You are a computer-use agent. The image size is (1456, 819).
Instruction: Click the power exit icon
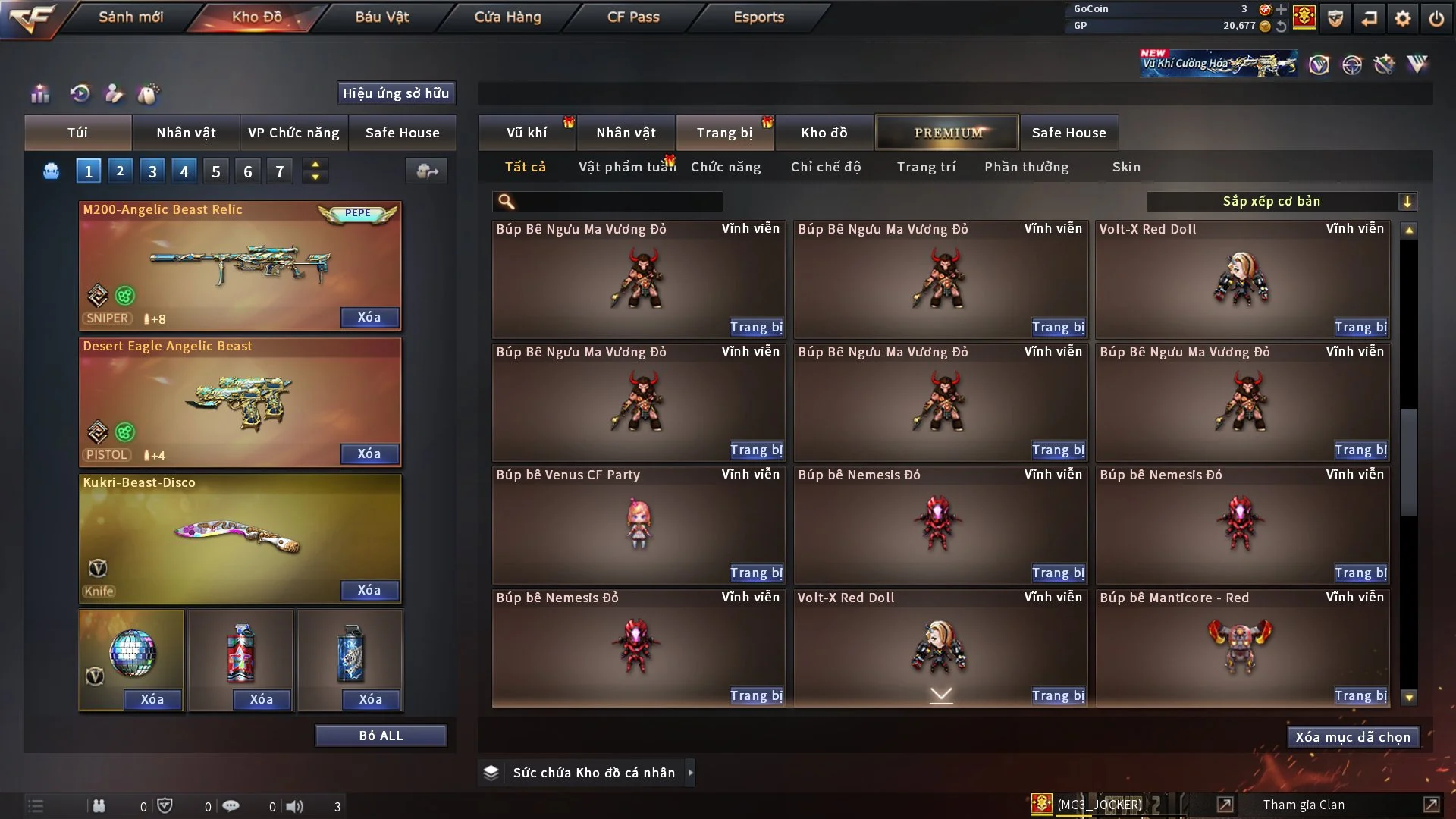(x=1436, y=17)
